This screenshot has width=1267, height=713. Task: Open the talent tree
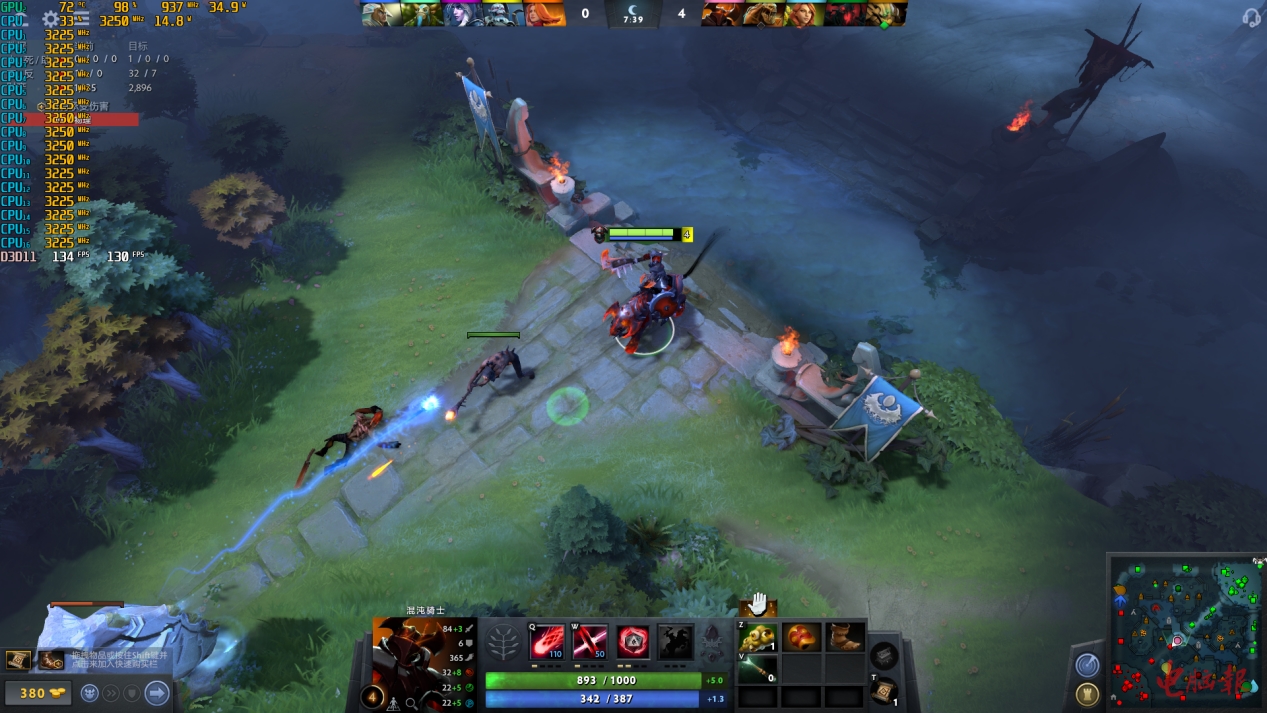(503, 642)
